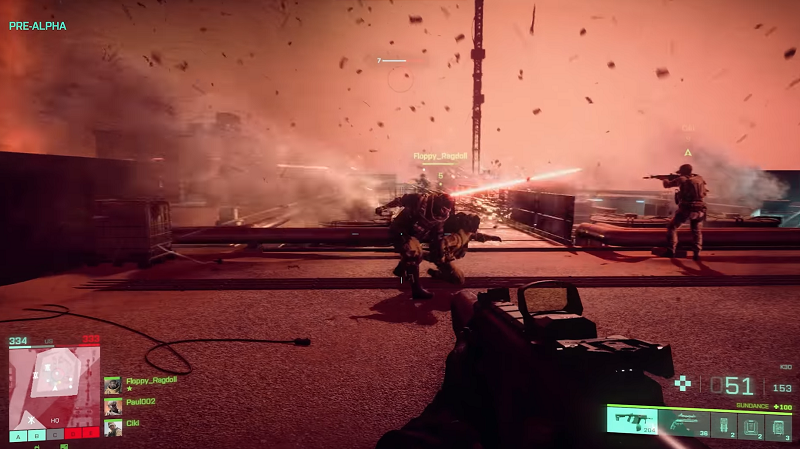
Task: Click squad member Flappy_Ragdoll's portrait
Action: pyautogui.click(x=113, y=385)
